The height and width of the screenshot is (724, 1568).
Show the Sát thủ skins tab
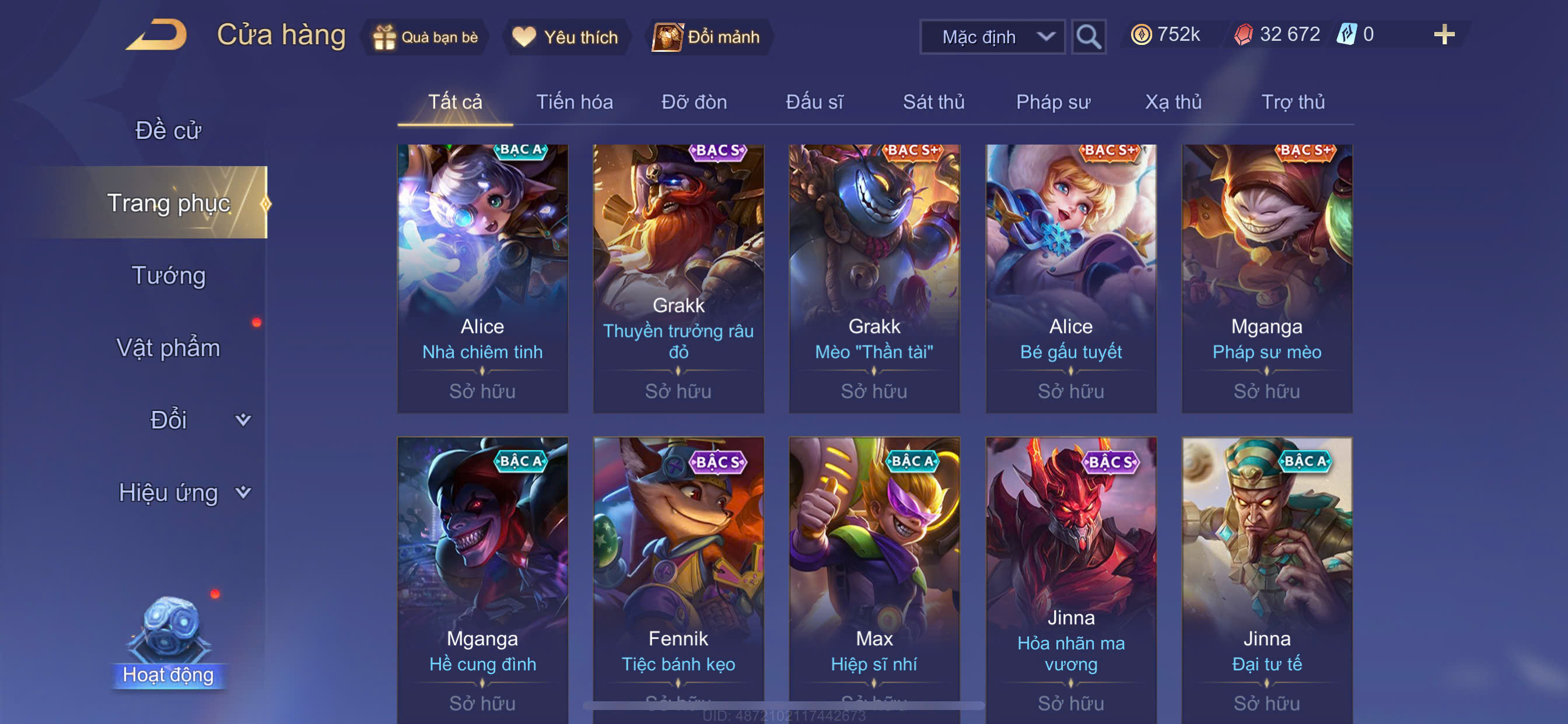click(x=933, y=101)
